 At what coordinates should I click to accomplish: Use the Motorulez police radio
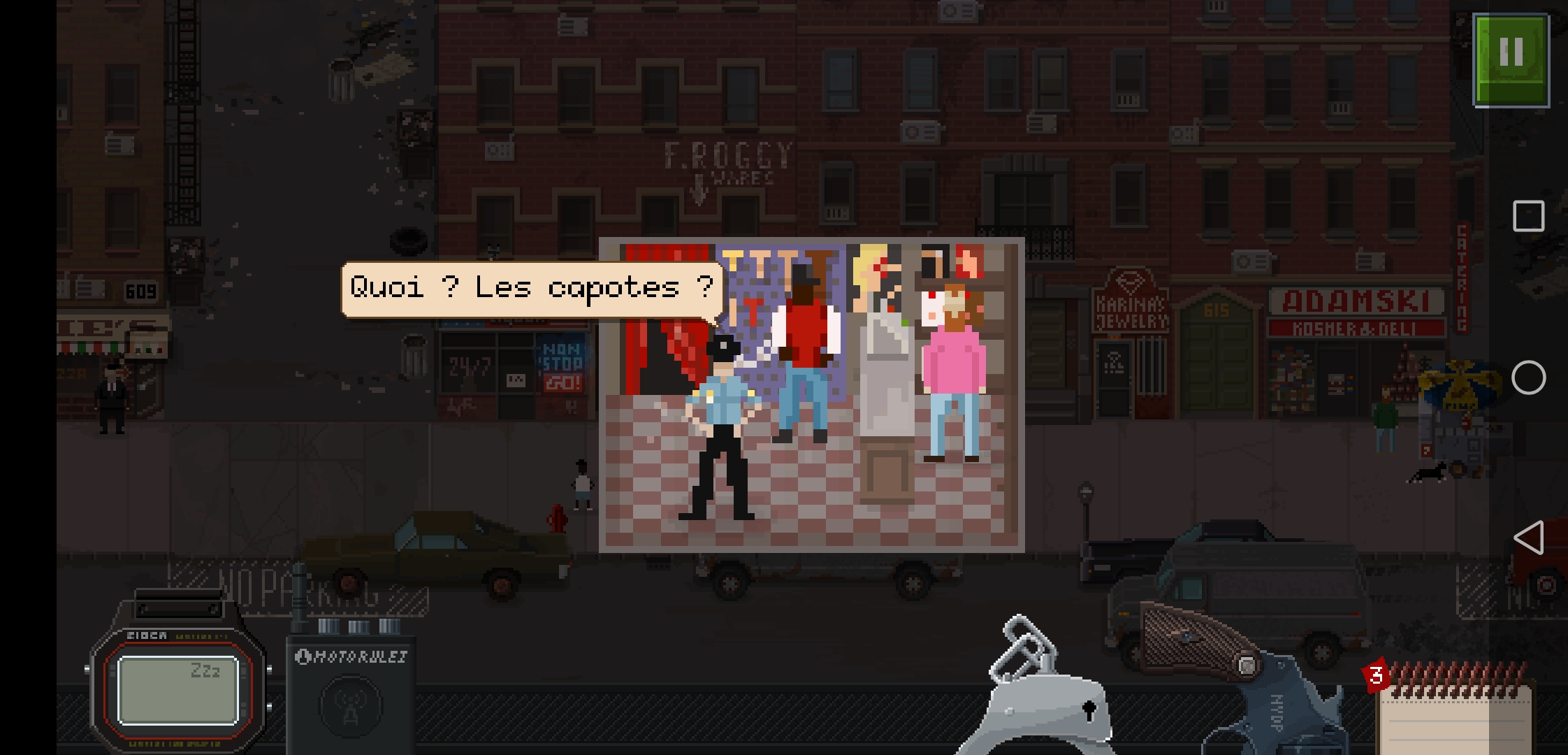pos(351,696)
